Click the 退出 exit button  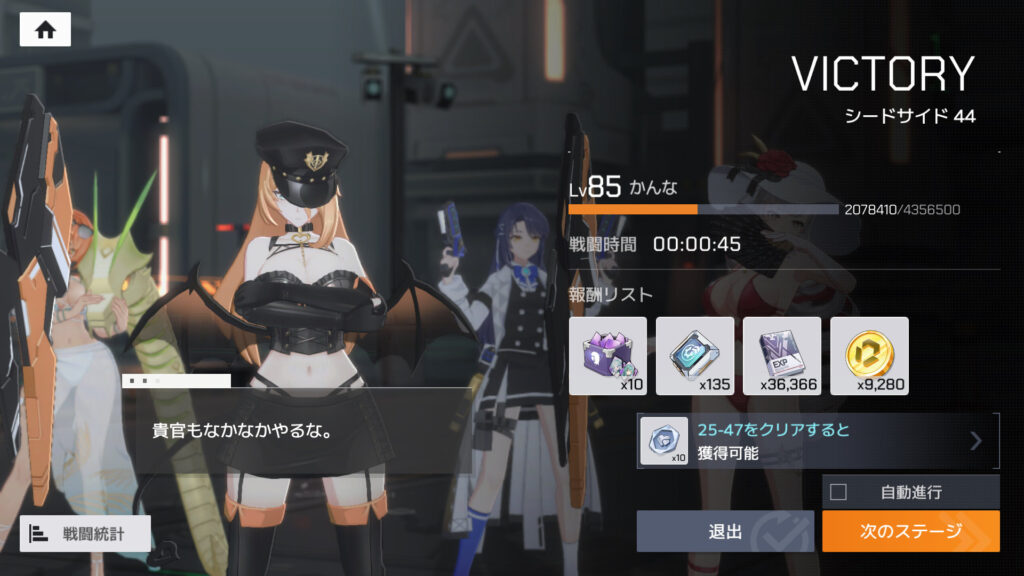click(725, 531)
